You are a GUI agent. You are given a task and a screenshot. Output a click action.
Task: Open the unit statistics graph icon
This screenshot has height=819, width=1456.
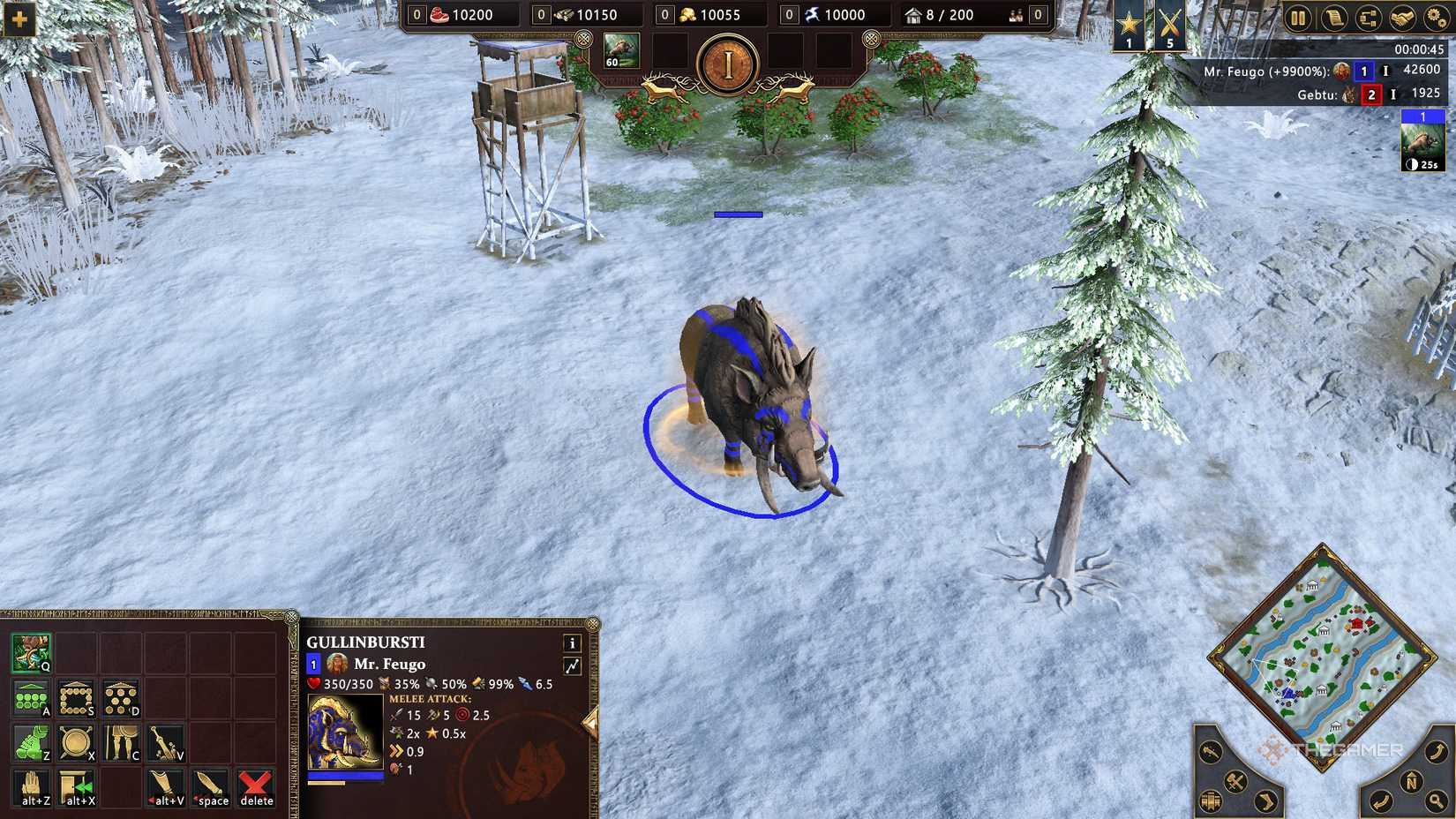point(573,665)
